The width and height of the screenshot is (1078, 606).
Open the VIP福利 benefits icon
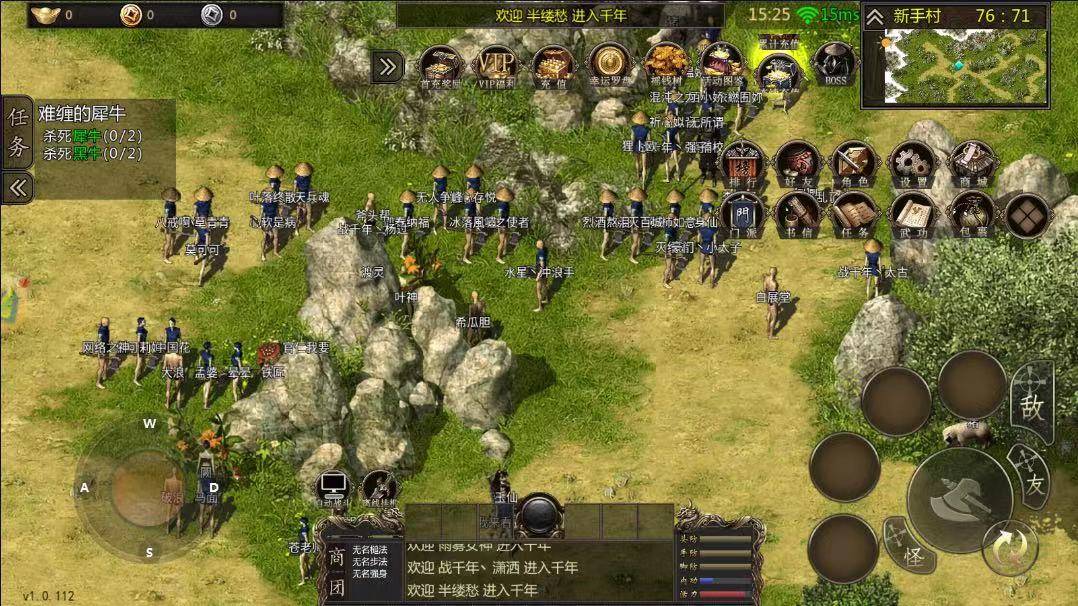pos(495,66)
